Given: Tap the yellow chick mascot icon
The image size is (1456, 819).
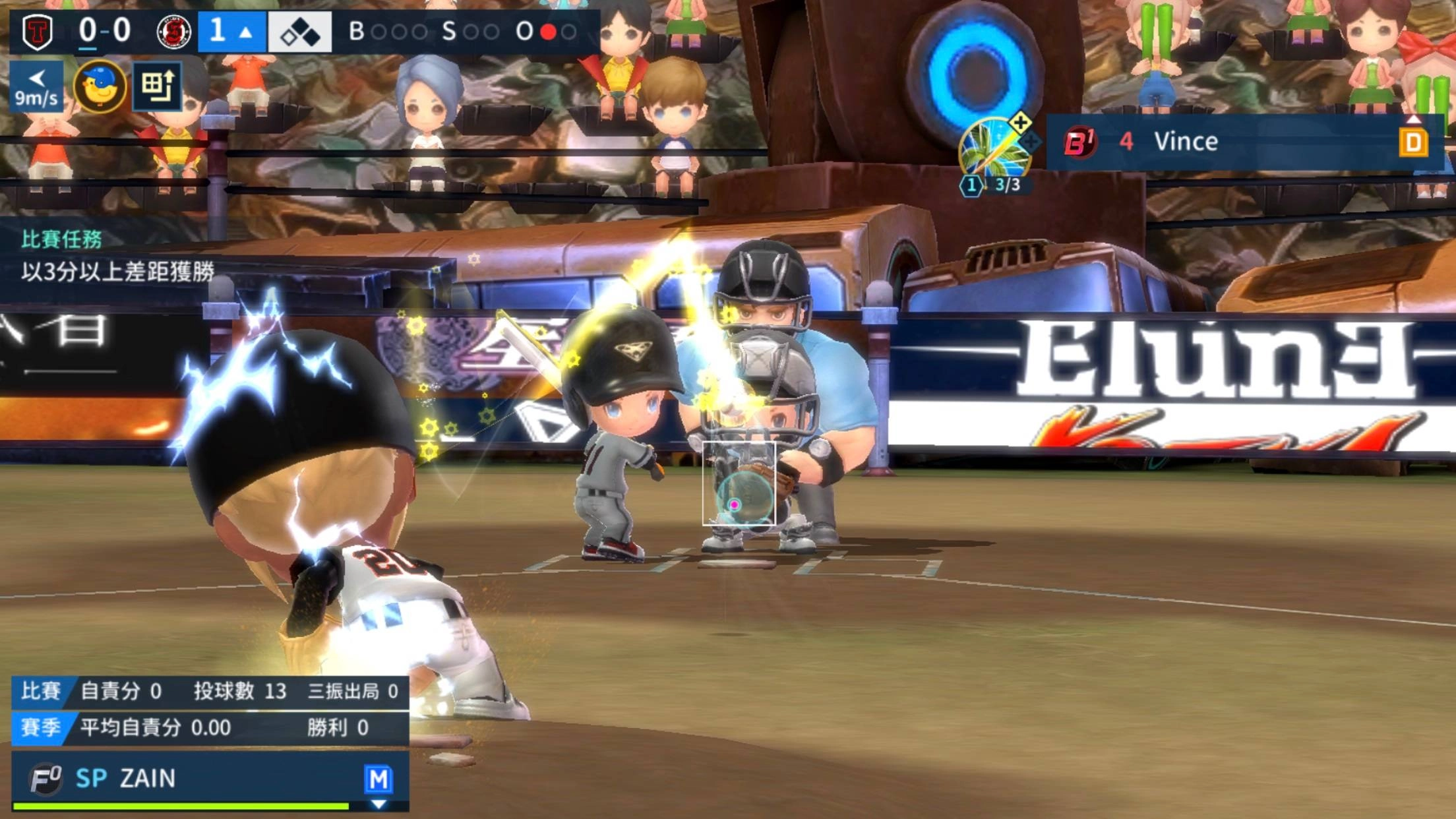Looking at the screenshot, I should coord(100,86).
